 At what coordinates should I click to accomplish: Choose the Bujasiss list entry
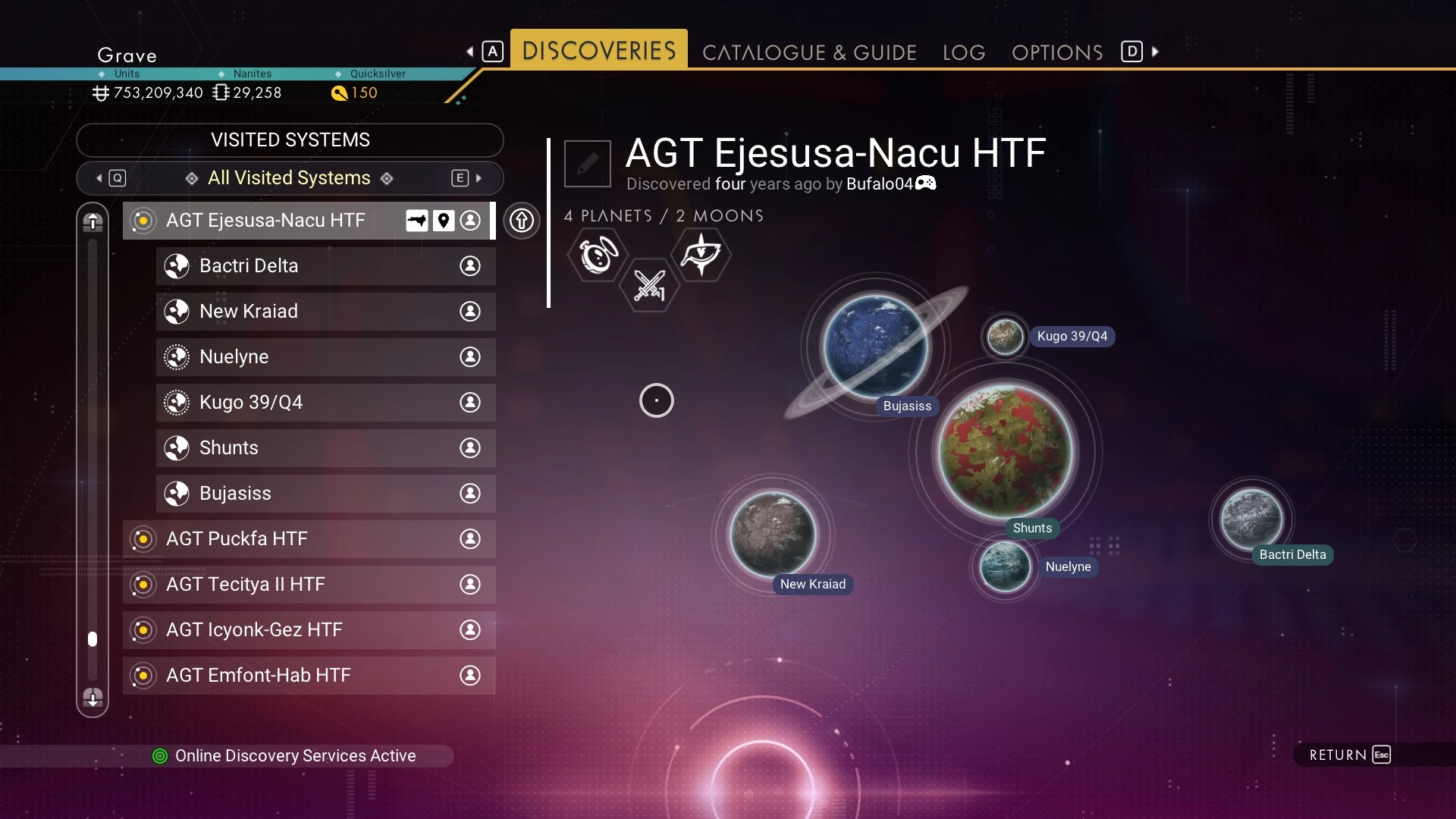click(x=235, y=494)
